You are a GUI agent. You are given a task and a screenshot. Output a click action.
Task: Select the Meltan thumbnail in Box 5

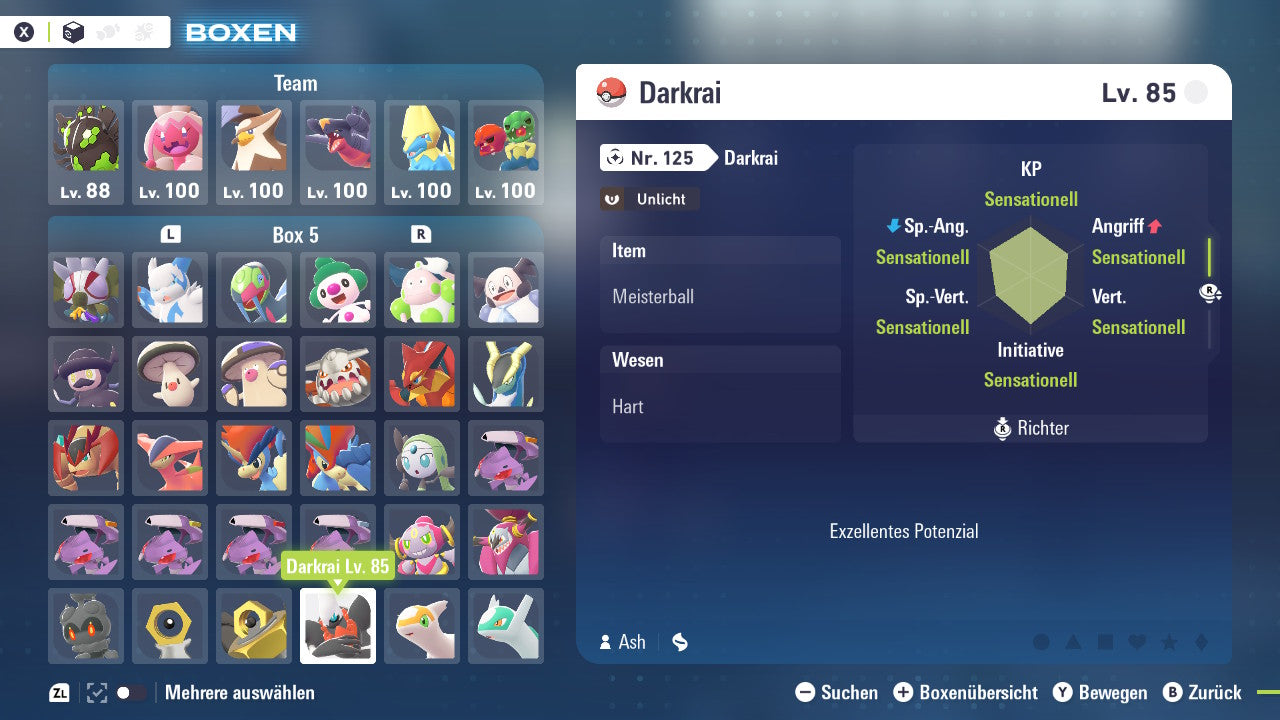click(x=170, y=626)
